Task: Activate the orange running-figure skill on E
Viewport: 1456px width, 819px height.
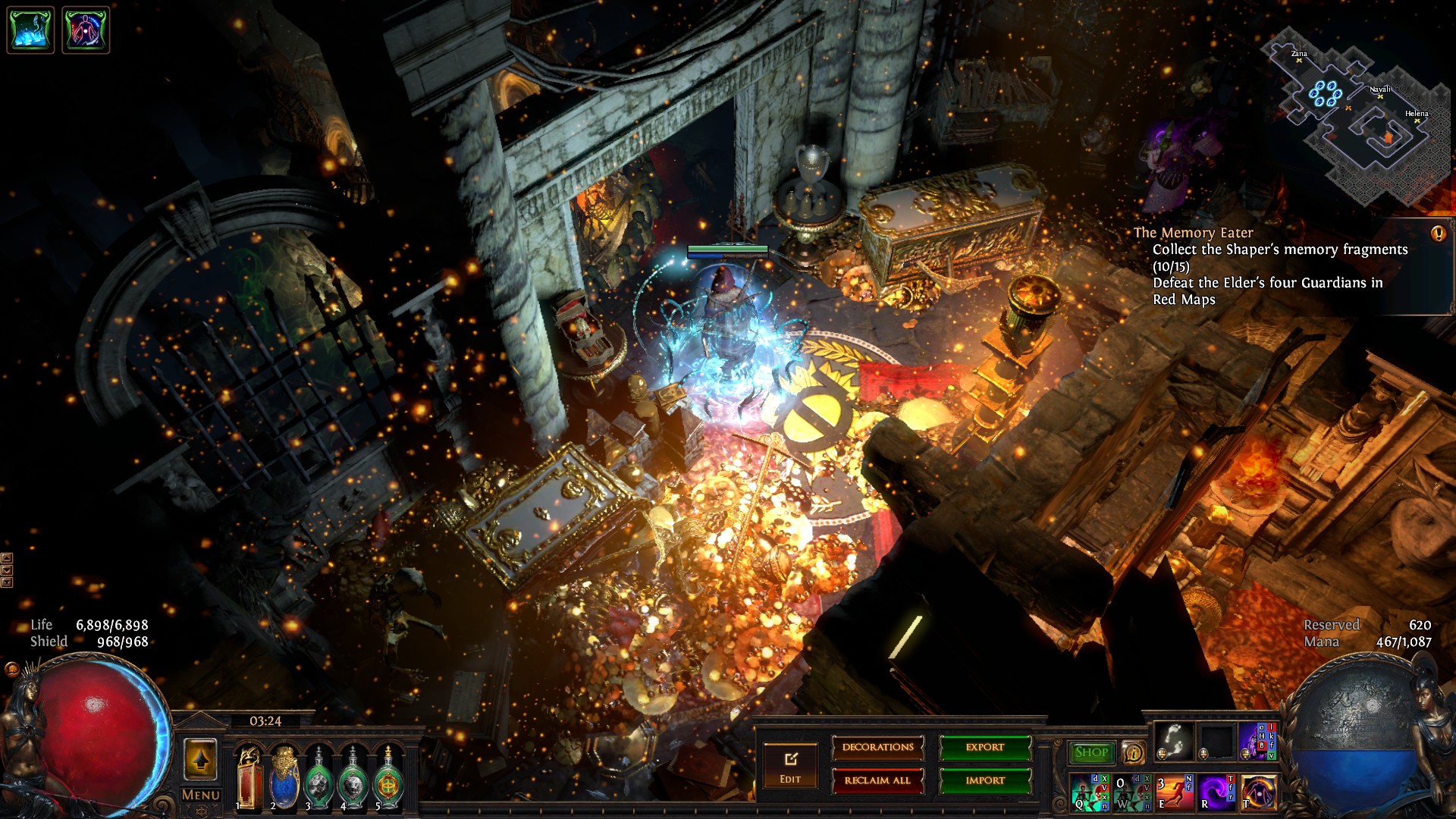Action: pyautogui.click(x=1175, y=792)
